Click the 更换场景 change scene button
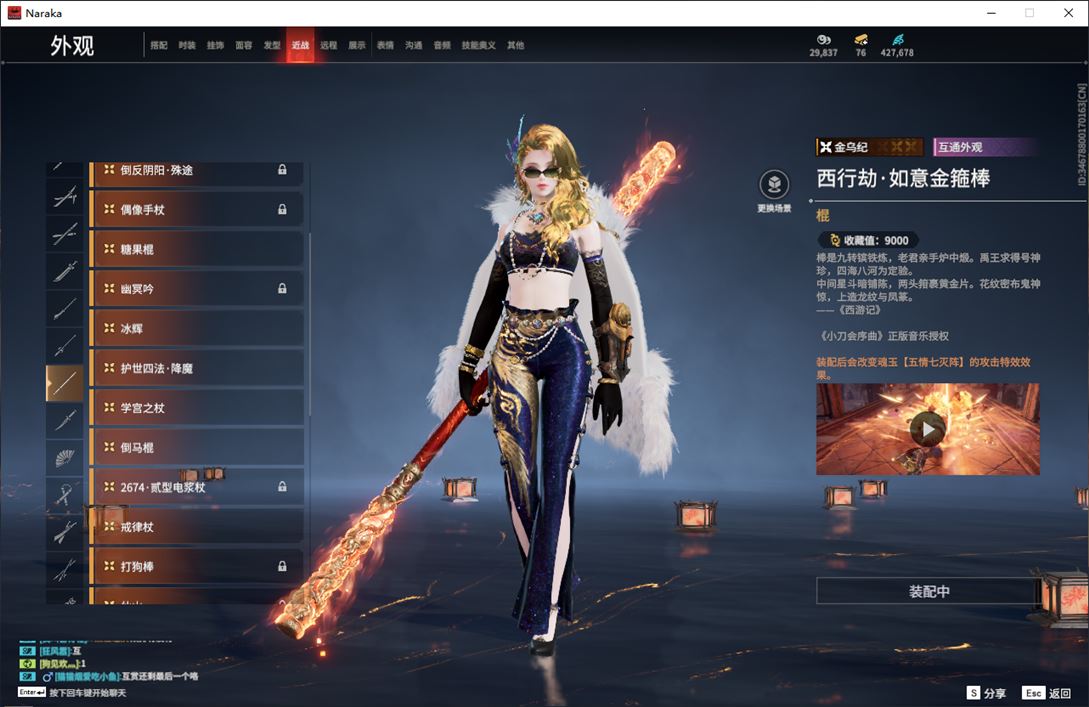1089x707 pixels. (x=774, y=187)
